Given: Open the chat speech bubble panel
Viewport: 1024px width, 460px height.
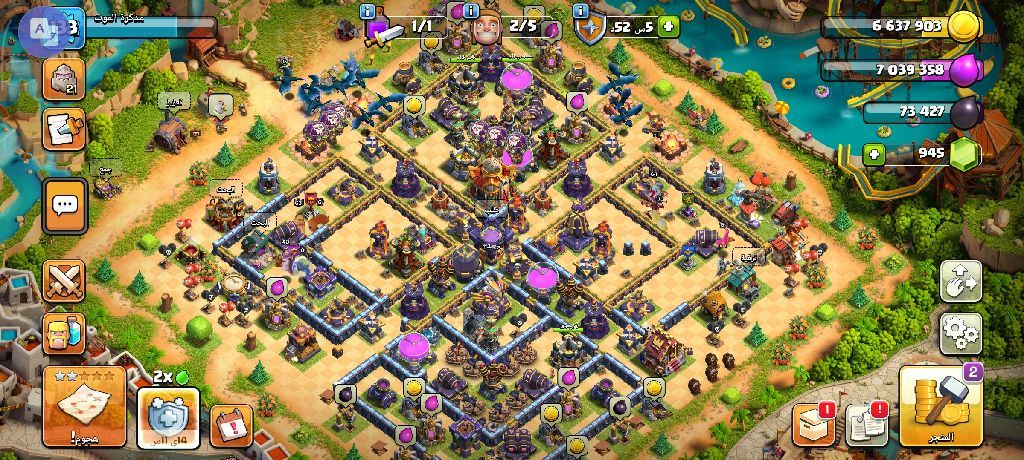Looking at the screenshot, I should click(x=65, y=206).
